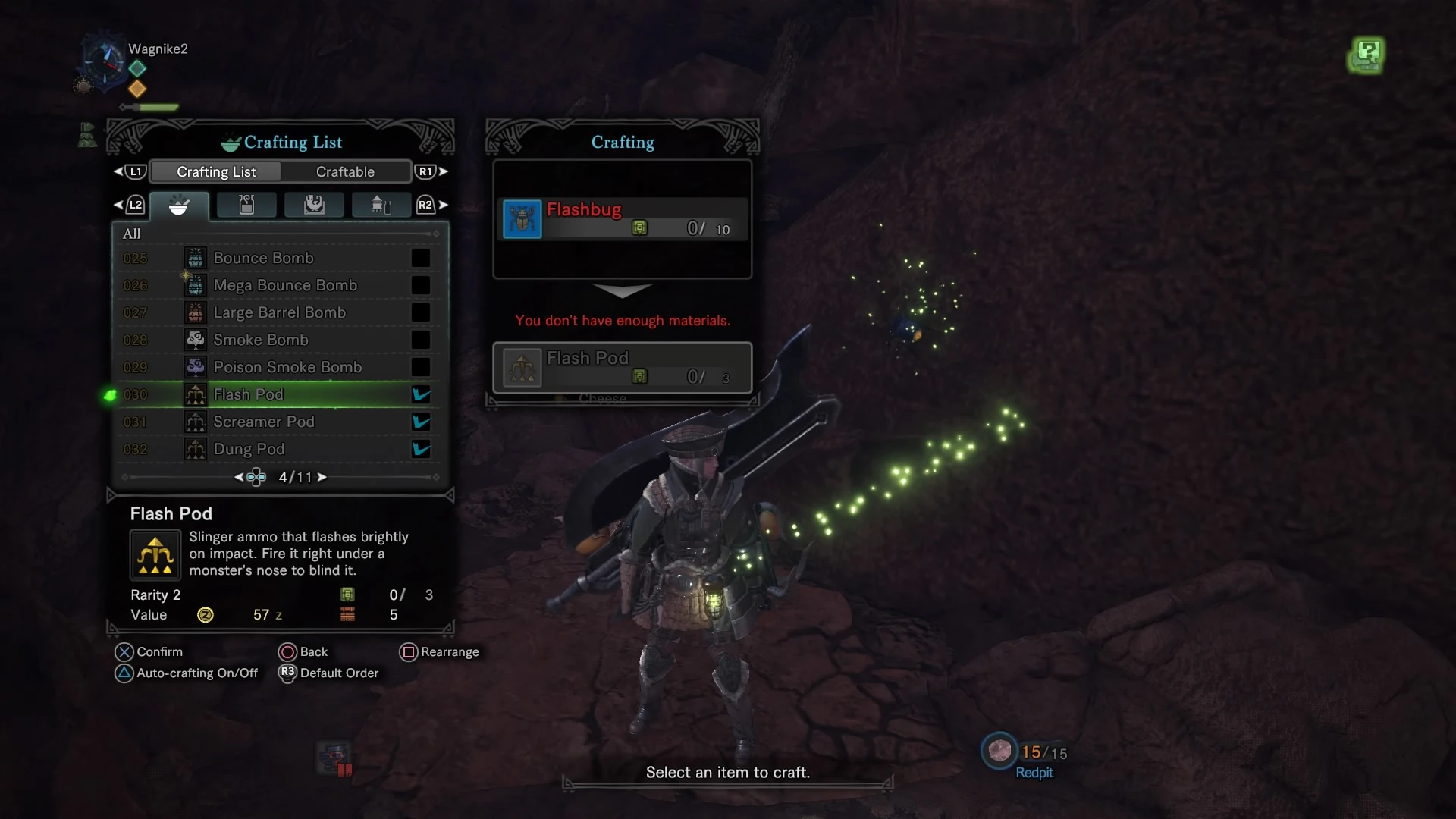Go to the next list page arrow
This screenshot has height=819, width=1456.
coord(322,477)
